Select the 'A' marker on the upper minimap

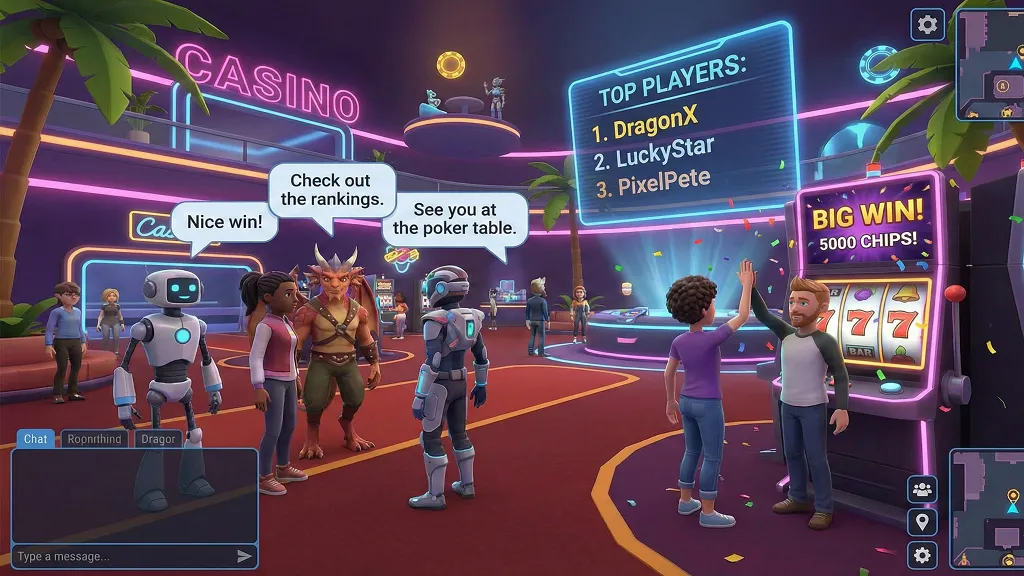(1001, 86)
